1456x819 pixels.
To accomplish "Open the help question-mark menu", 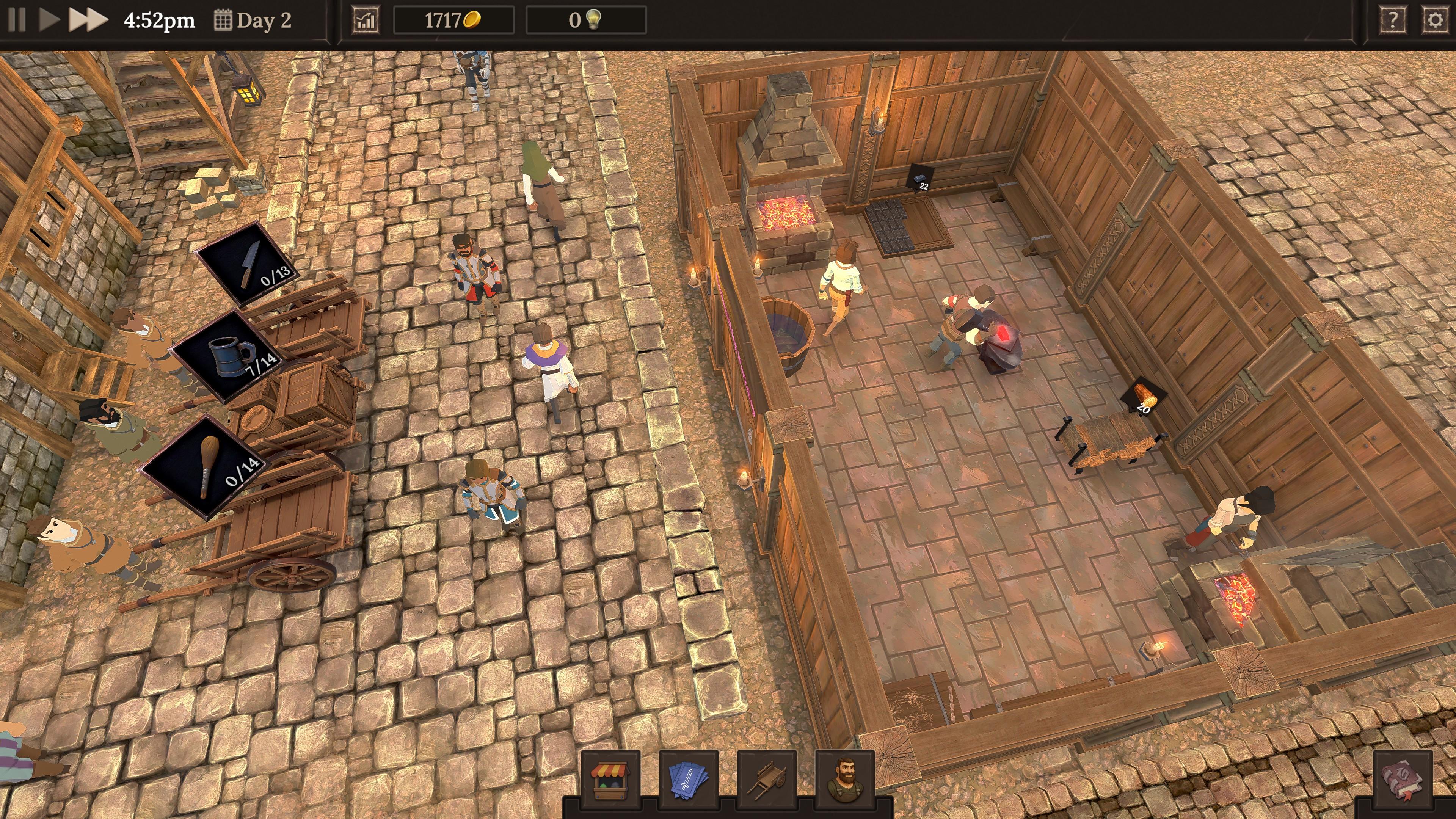I will 1394,19.
